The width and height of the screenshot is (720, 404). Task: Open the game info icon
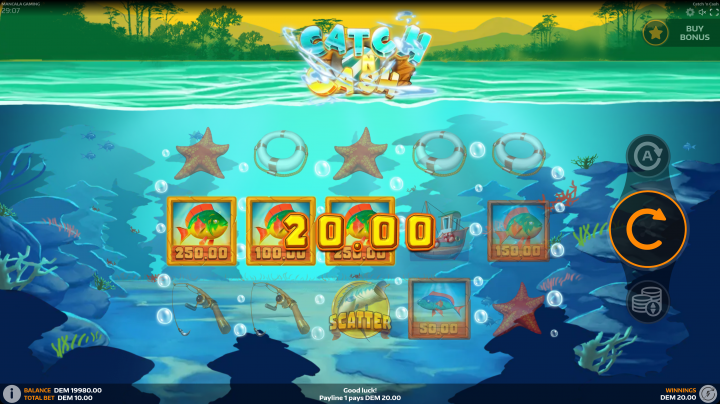[11, 394]
